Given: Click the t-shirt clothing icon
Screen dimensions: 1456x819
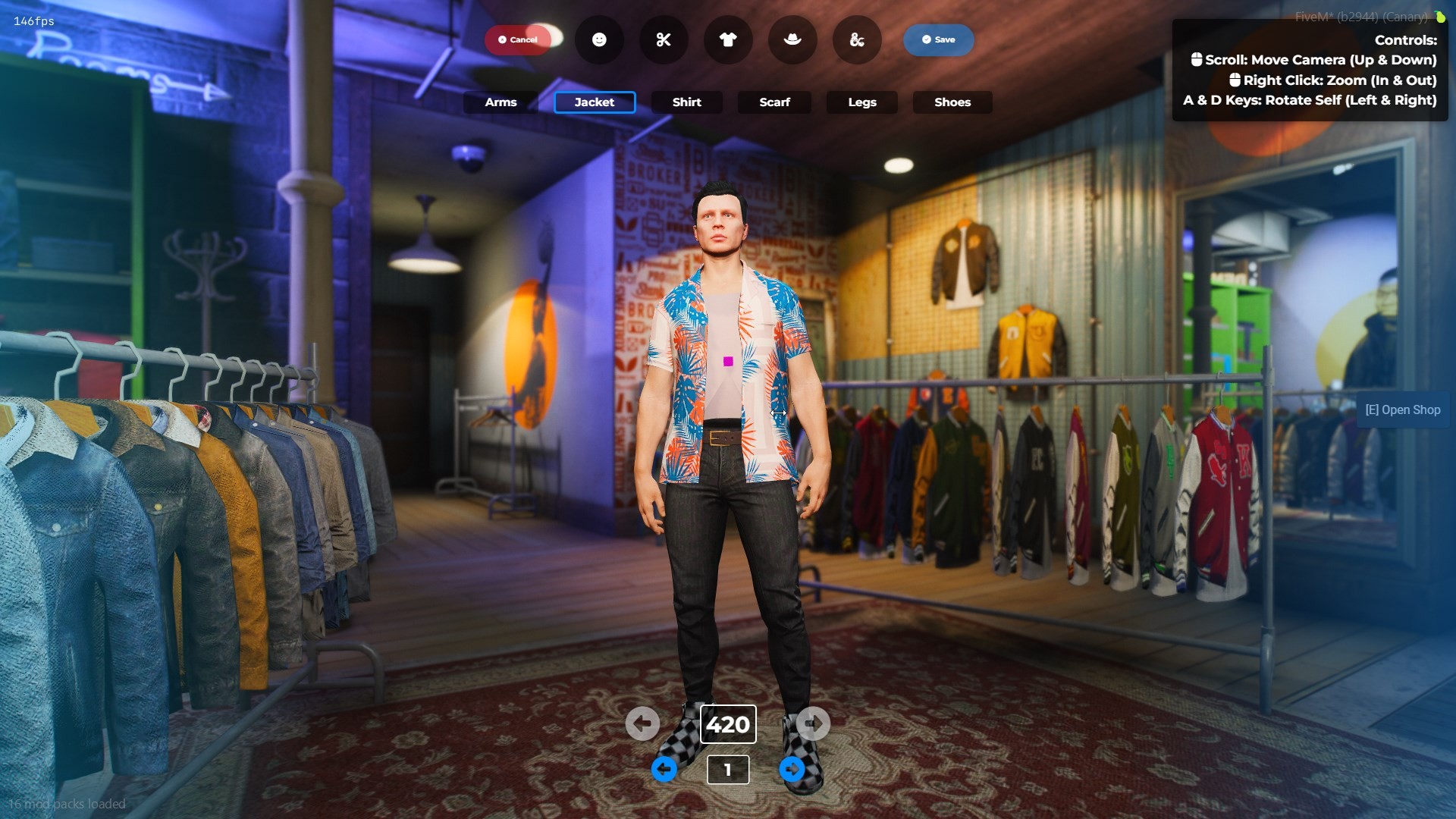Looking at the screenshot, I should click(727, 39).
